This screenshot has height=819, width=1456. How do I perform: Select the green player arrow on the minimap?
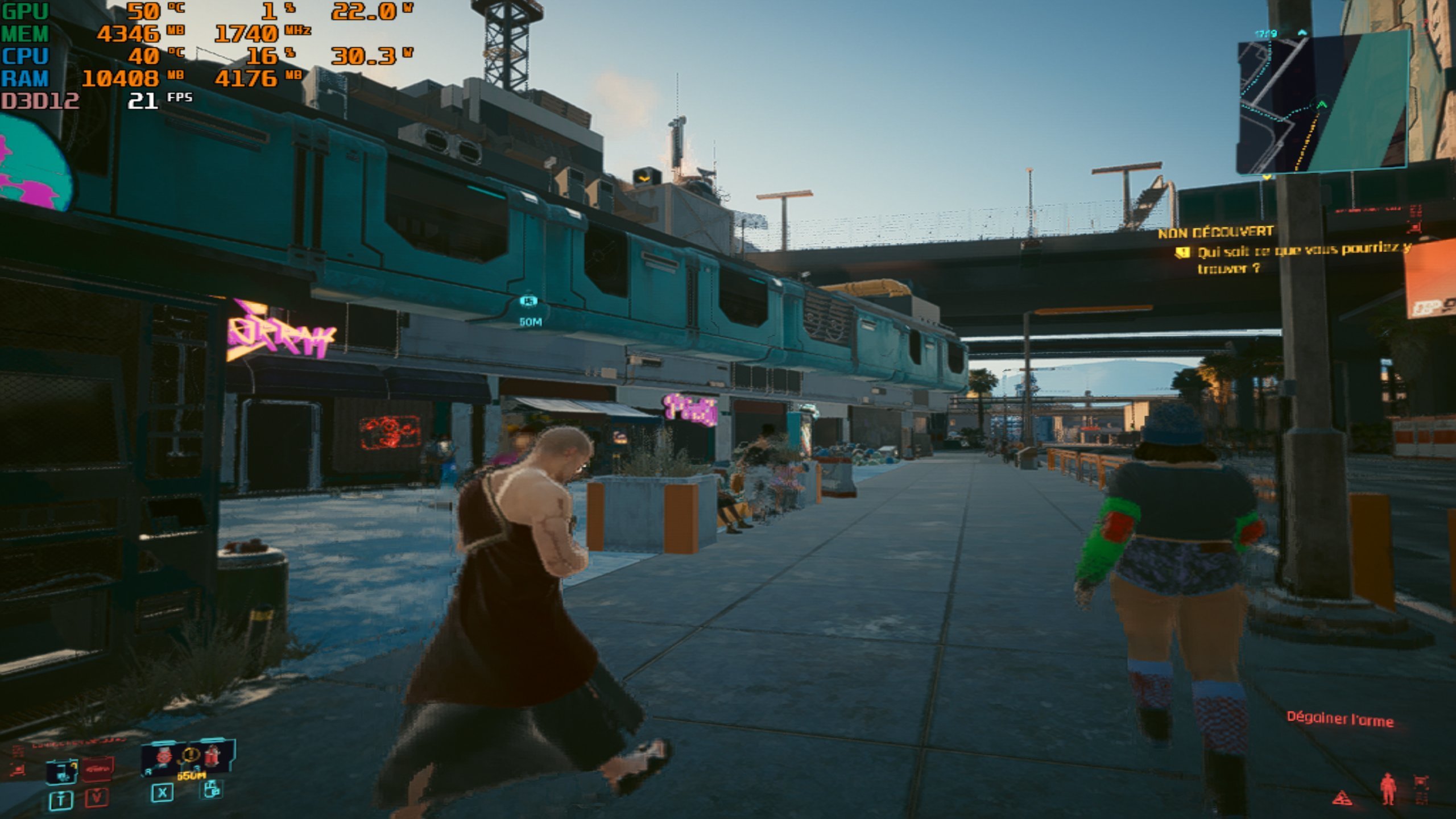click(x=1321, y=105)
